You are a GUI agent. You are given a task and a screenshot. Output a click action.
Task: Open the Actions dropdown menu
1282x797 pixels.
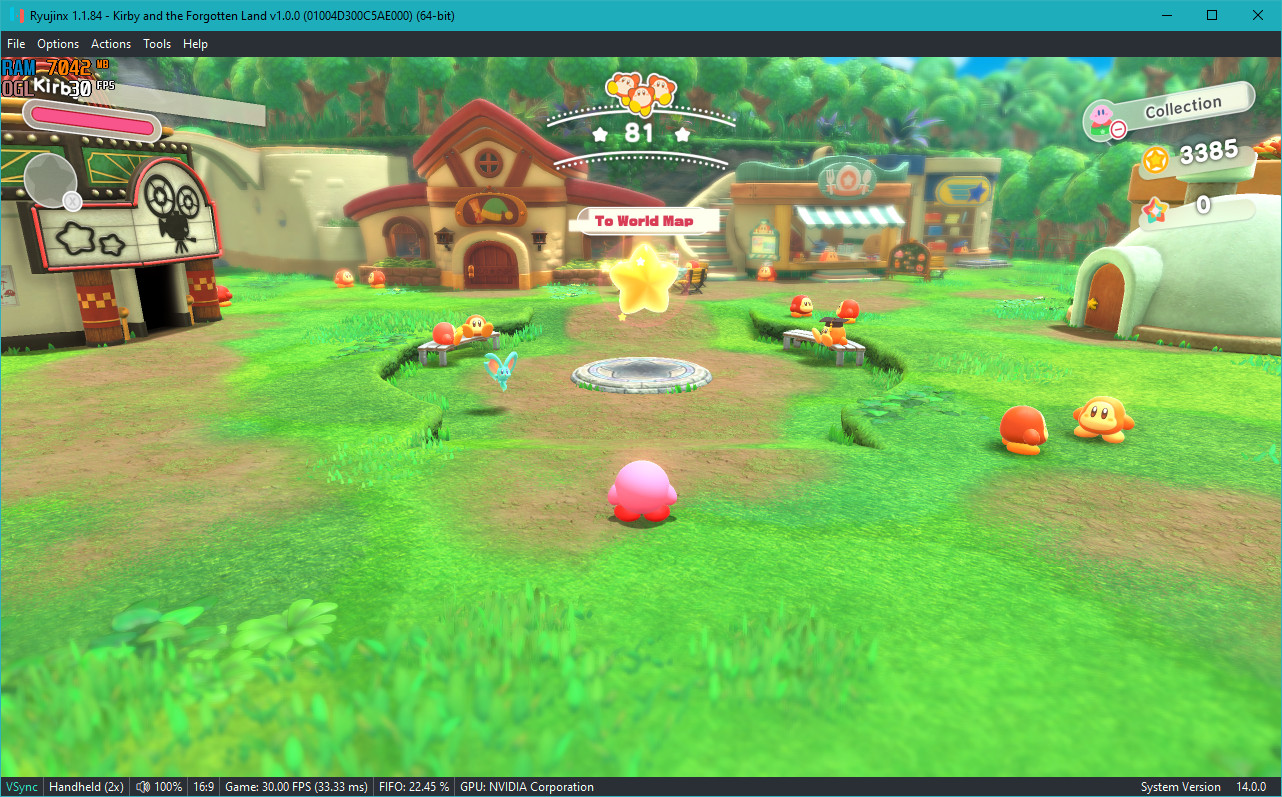point(110,43)
